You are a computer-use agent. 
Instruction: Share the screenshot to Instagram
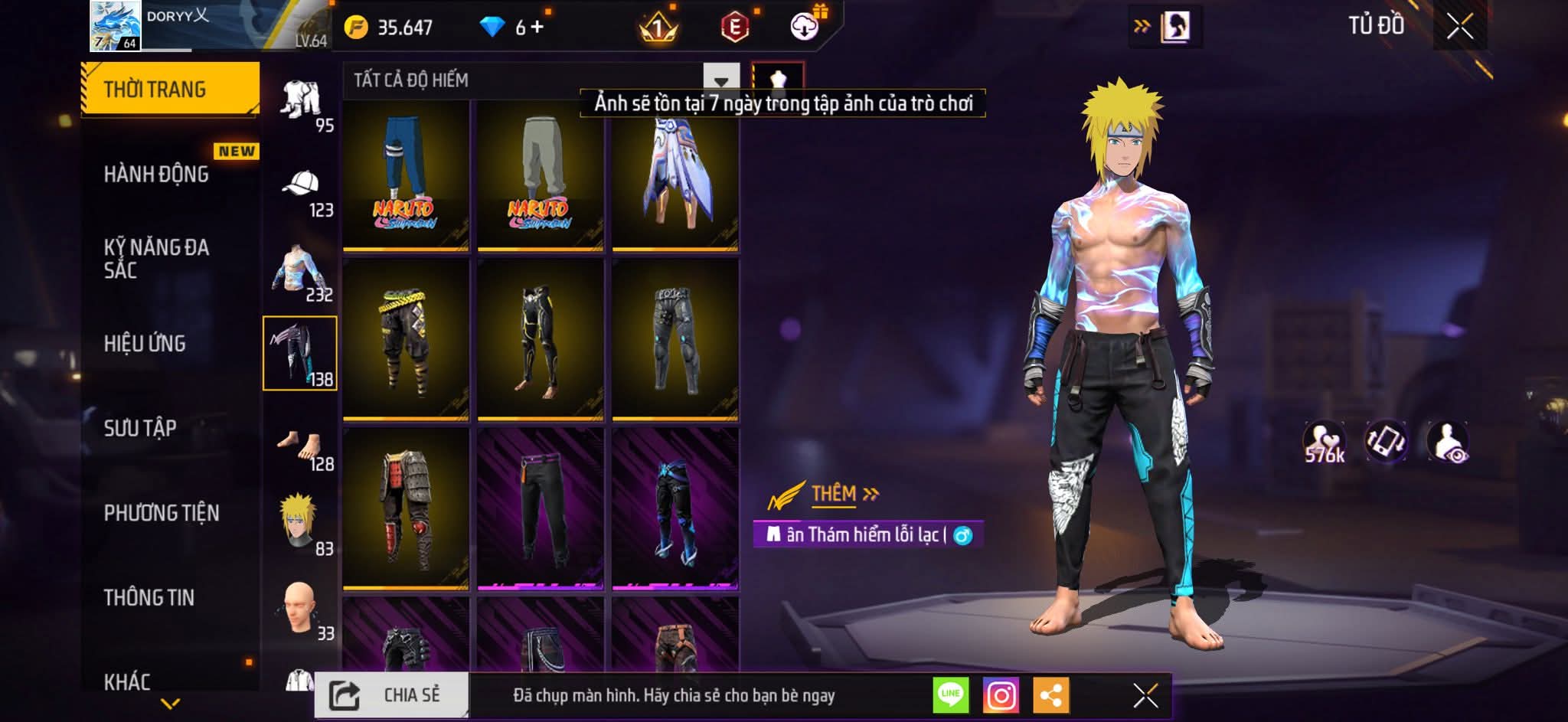[1001, 695]
